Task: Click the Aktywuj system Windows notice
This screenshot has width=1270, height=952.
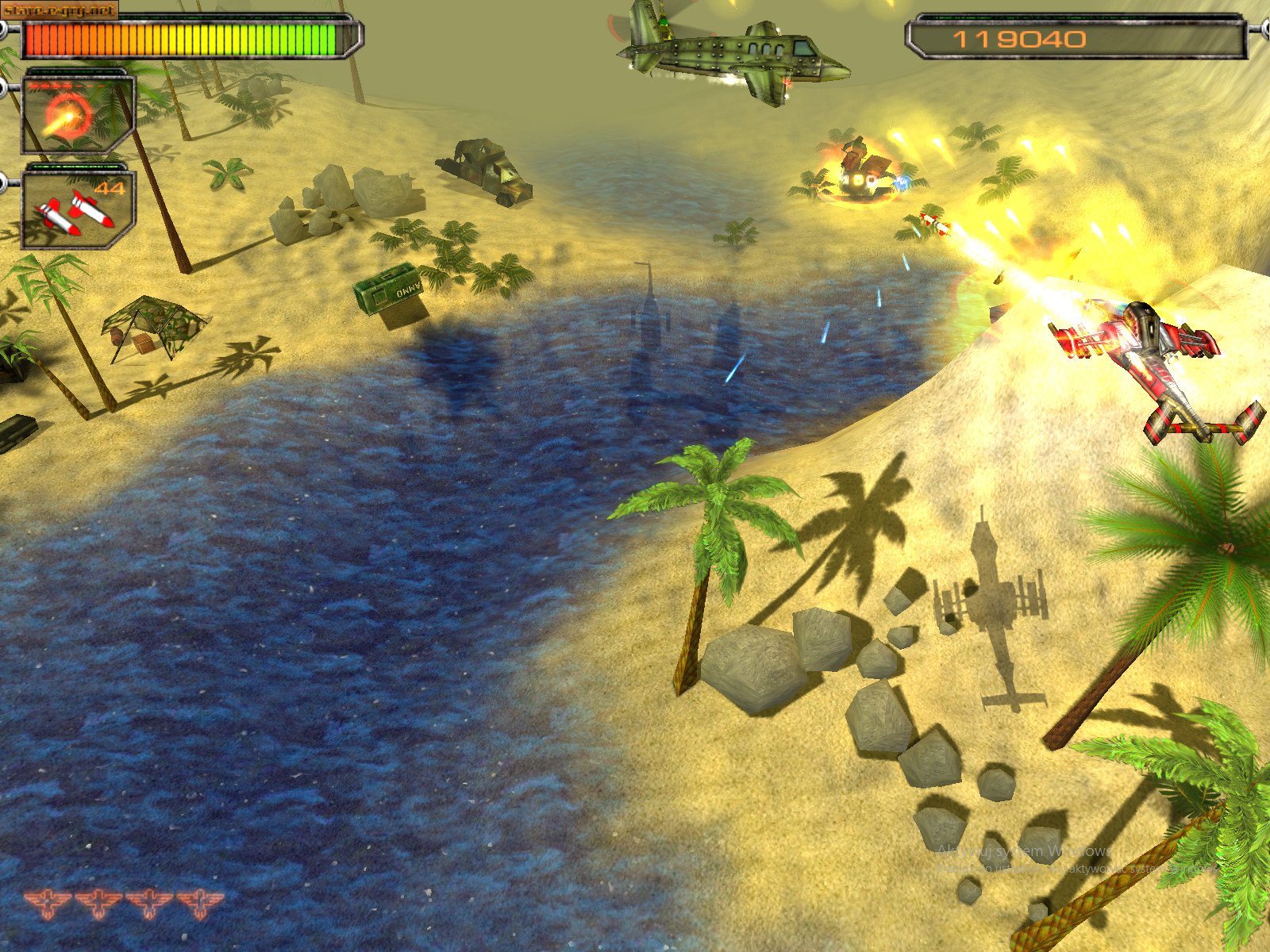Action: click(1024, 851)
